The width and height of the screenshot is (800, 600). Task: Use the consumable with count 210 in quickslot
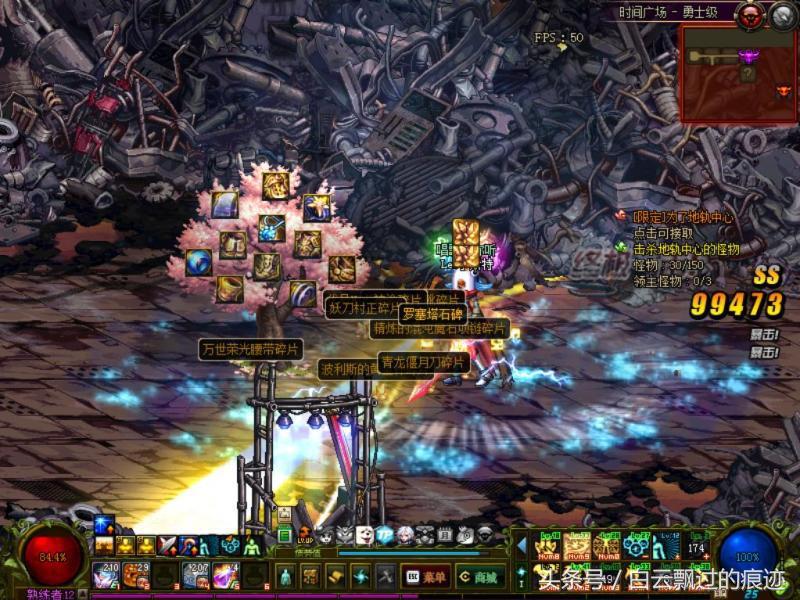point(107,575)
